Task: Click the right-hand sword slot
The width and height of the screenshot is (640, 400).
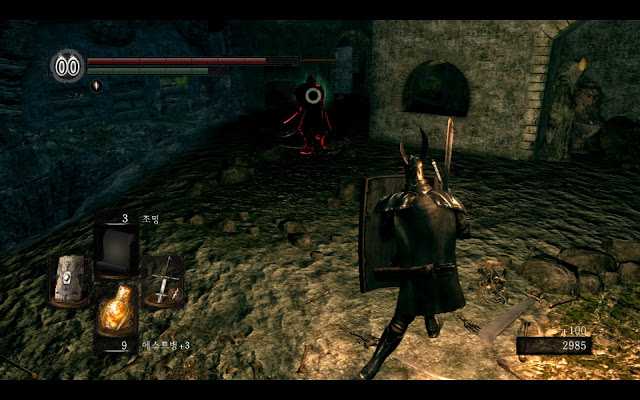Action: (161, 280)
